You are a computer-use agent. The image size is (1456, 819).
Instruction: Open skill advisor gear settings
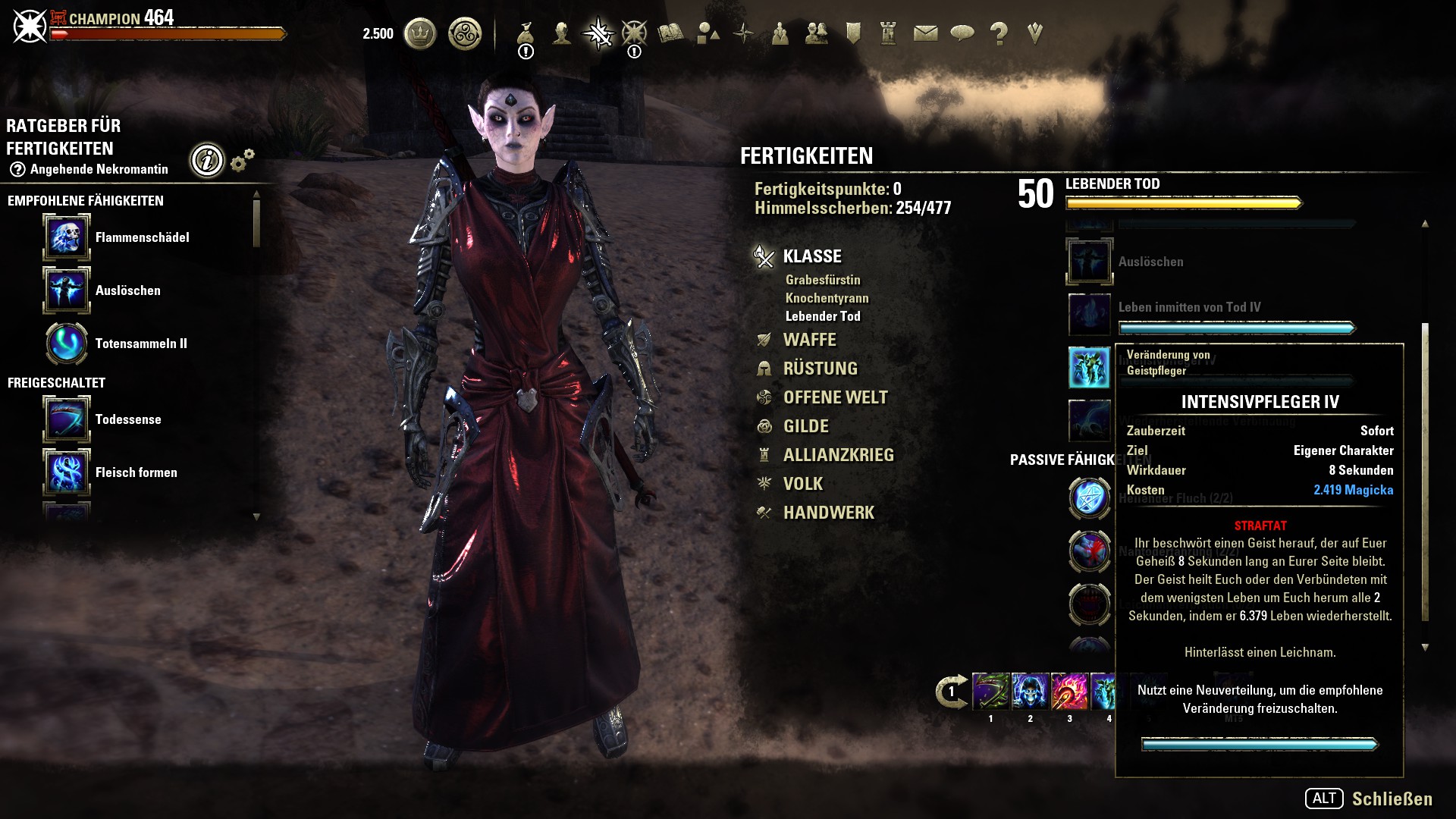242,160
